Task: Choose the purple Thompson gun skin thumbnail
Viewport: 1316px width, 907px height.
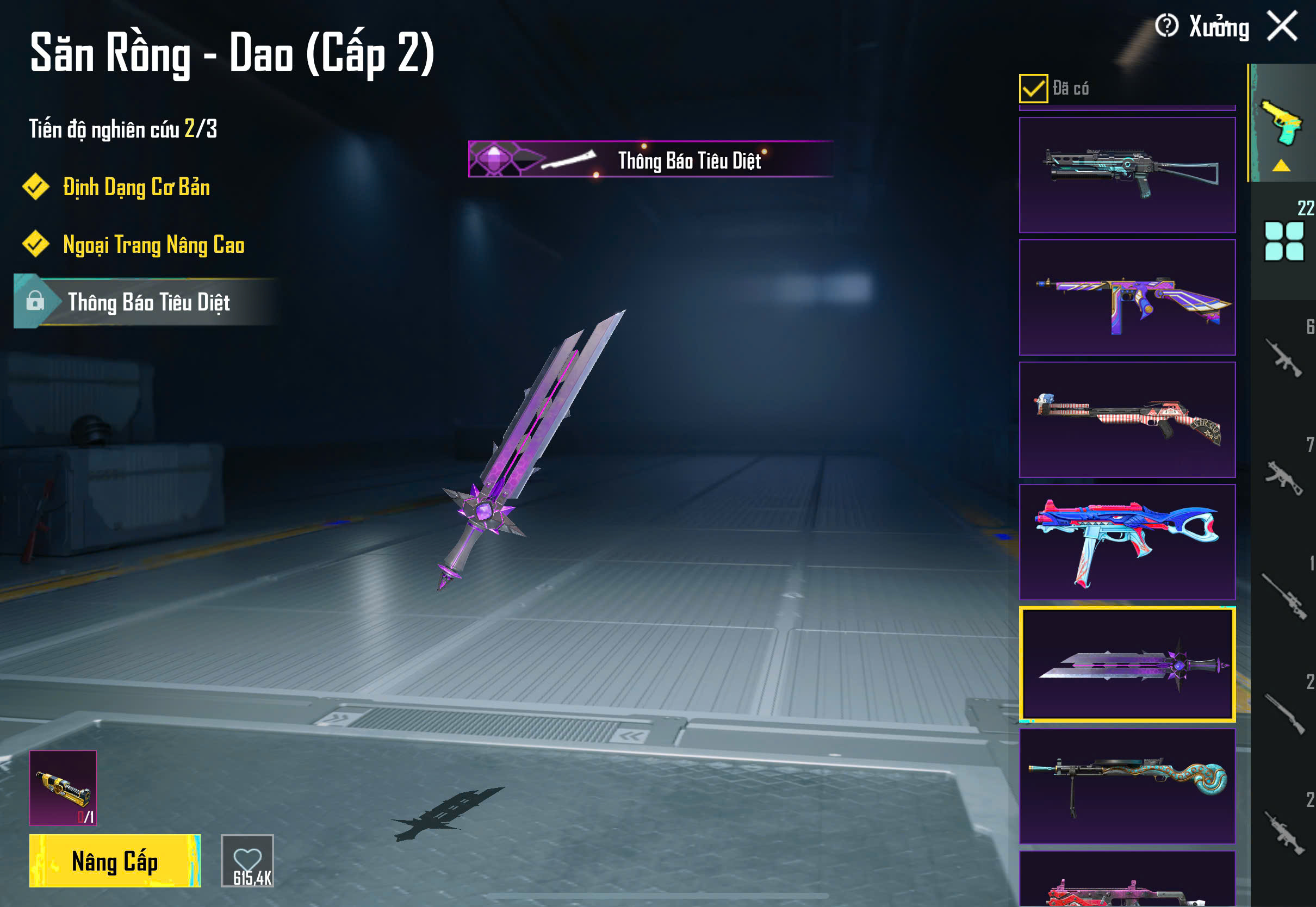Action: (x=1127, y=297)
